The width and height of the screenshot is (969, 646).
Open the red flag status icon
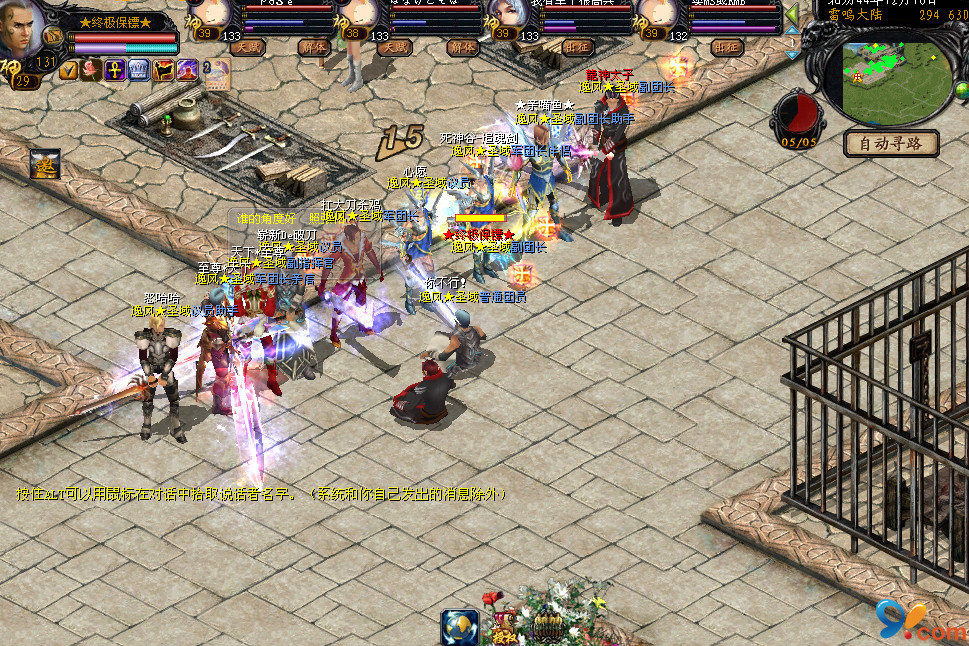[163, 70]
